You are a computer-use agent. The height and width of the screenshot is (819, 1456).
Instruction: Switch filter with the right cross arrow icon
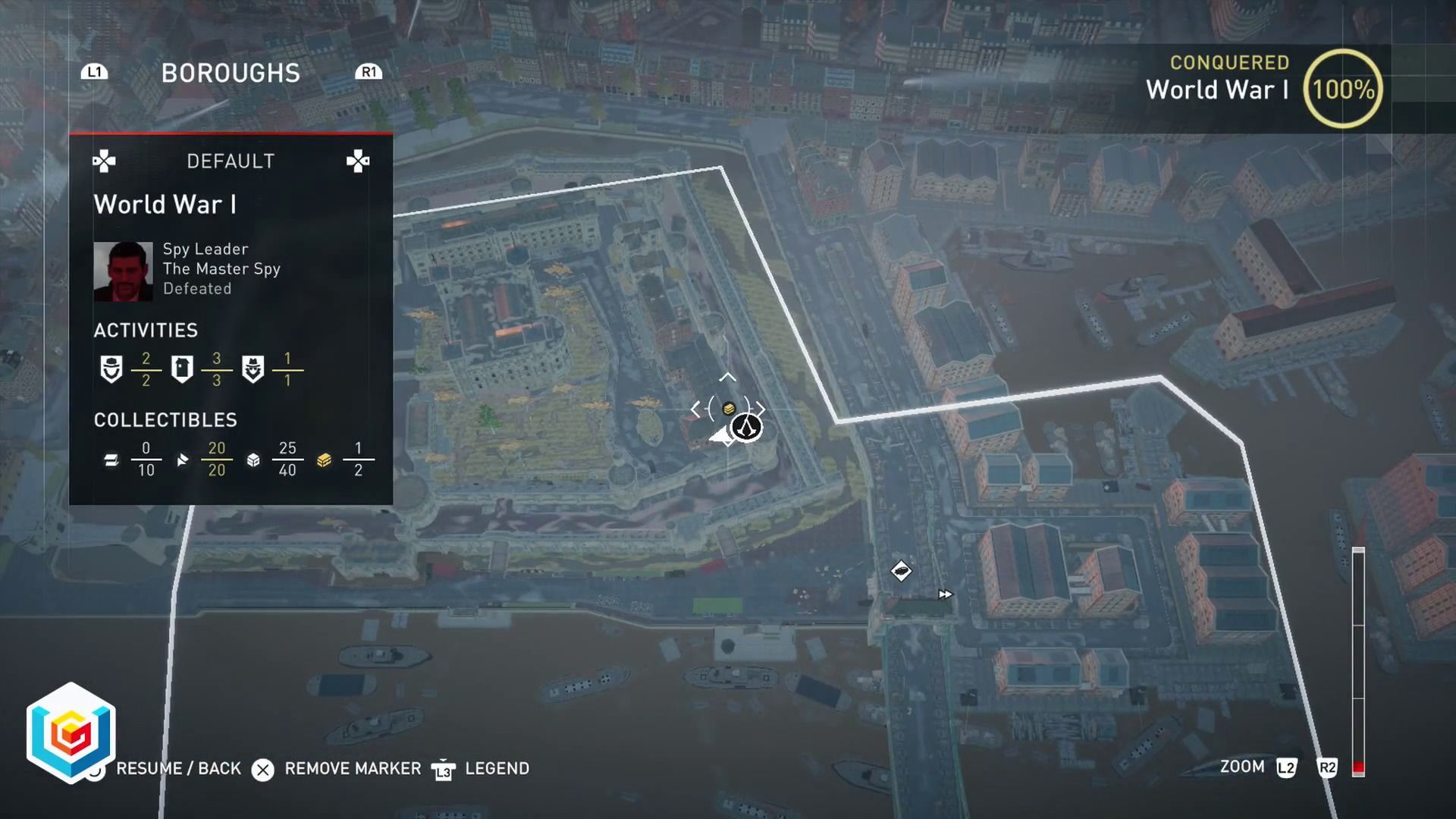pos(357,161)
